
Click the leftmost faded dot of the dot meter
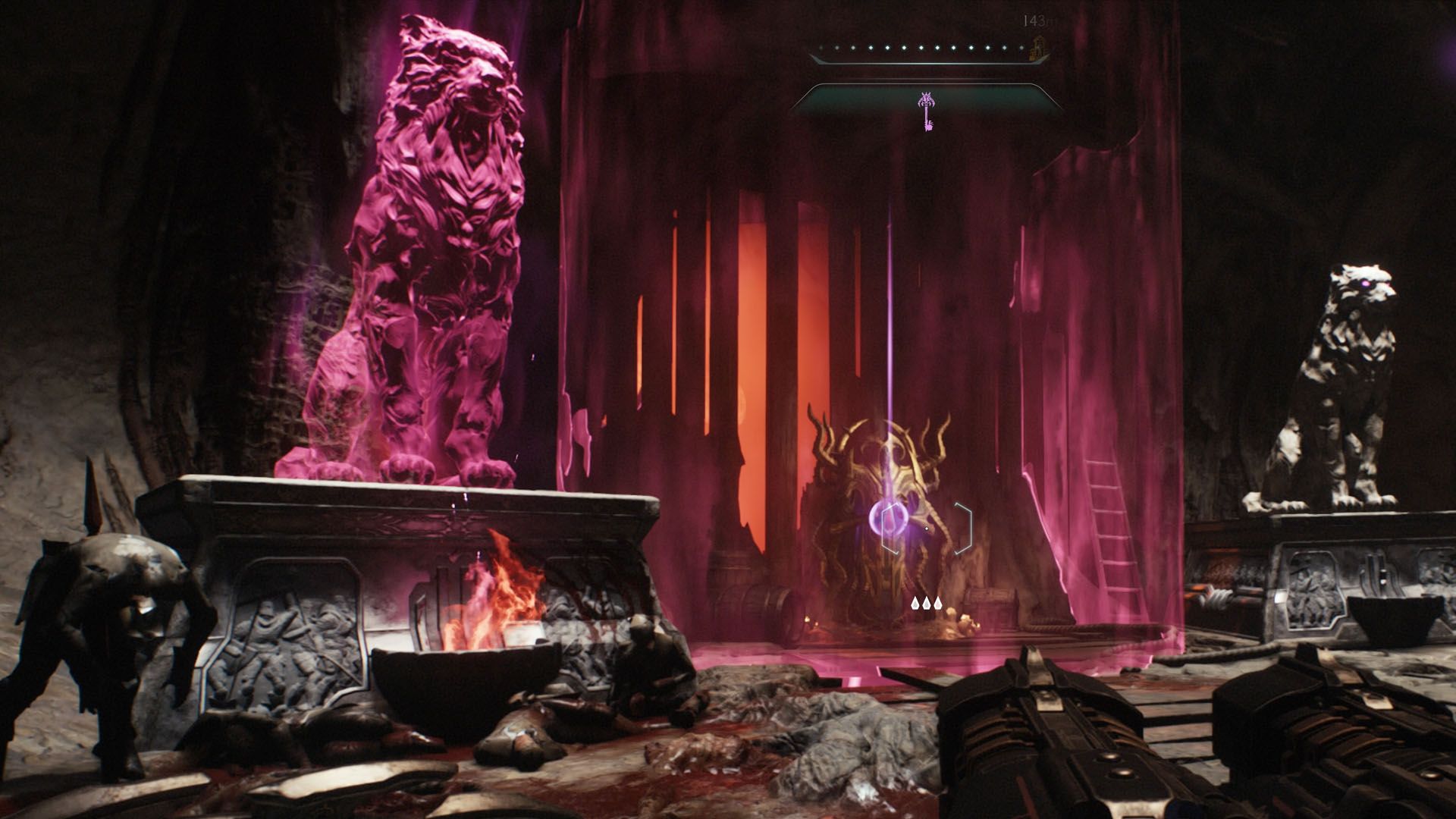820,47
